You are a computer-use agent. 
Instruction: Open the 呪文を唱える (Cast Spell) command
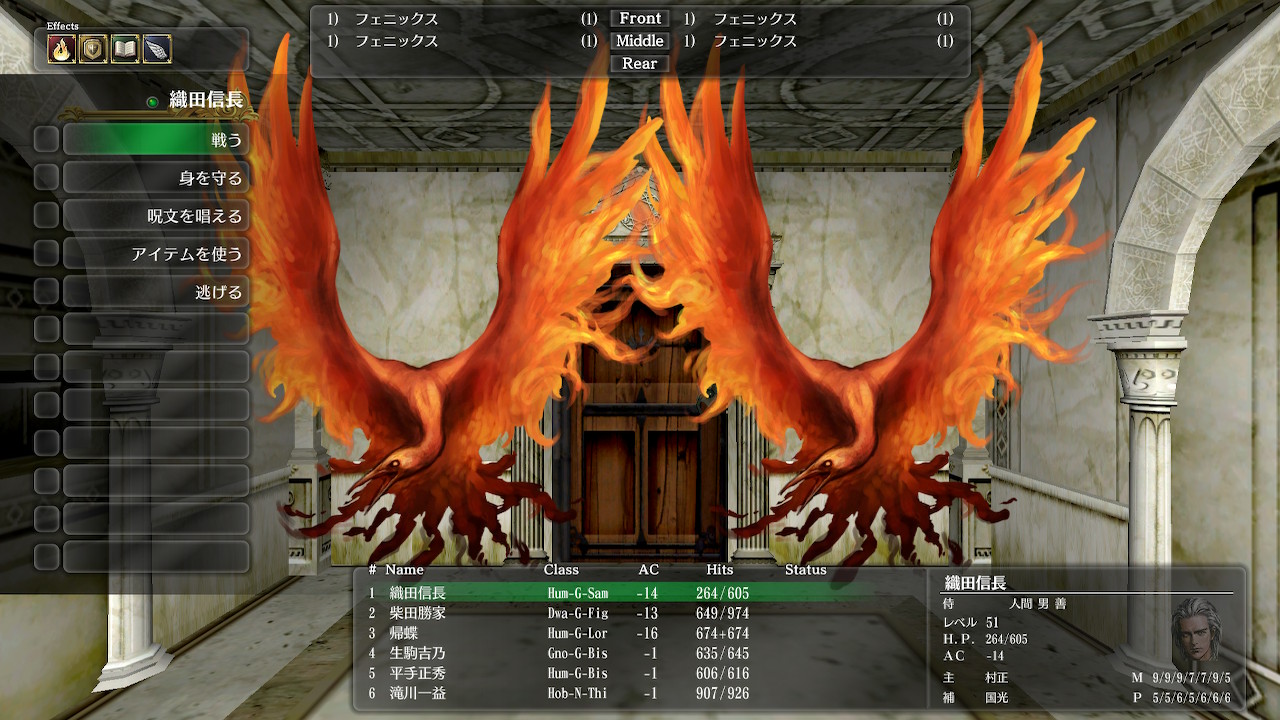tap(156, 215)
